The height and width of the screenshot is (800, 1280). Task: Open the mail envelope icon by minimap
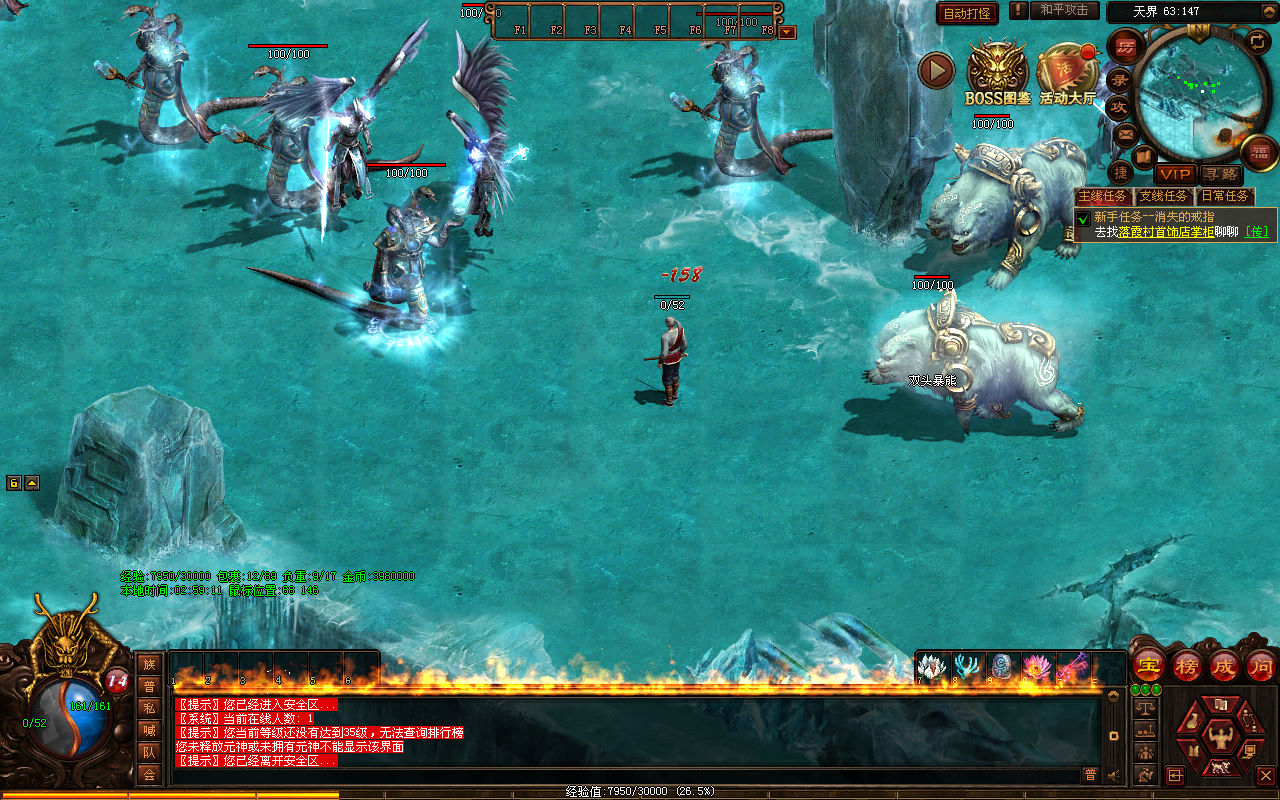[x=1125, y=134]
